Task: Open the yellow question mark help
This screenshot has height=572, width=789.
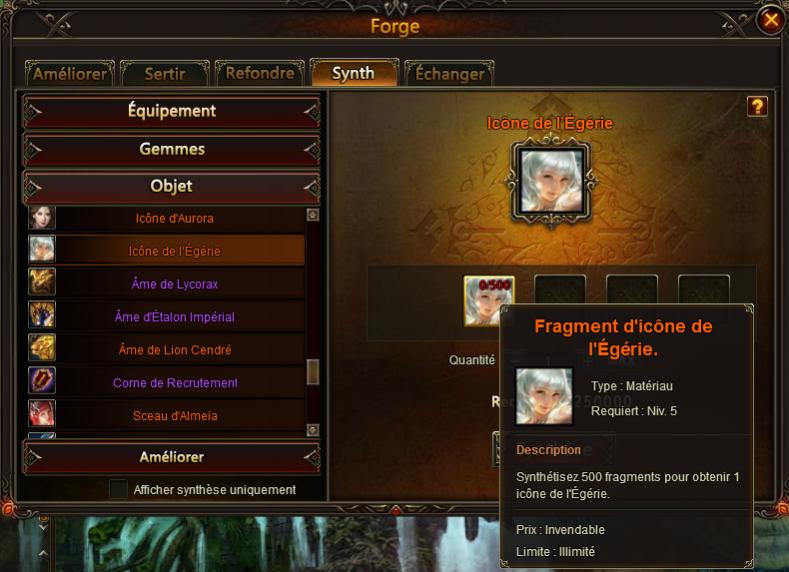Action: tap(757, 106)
